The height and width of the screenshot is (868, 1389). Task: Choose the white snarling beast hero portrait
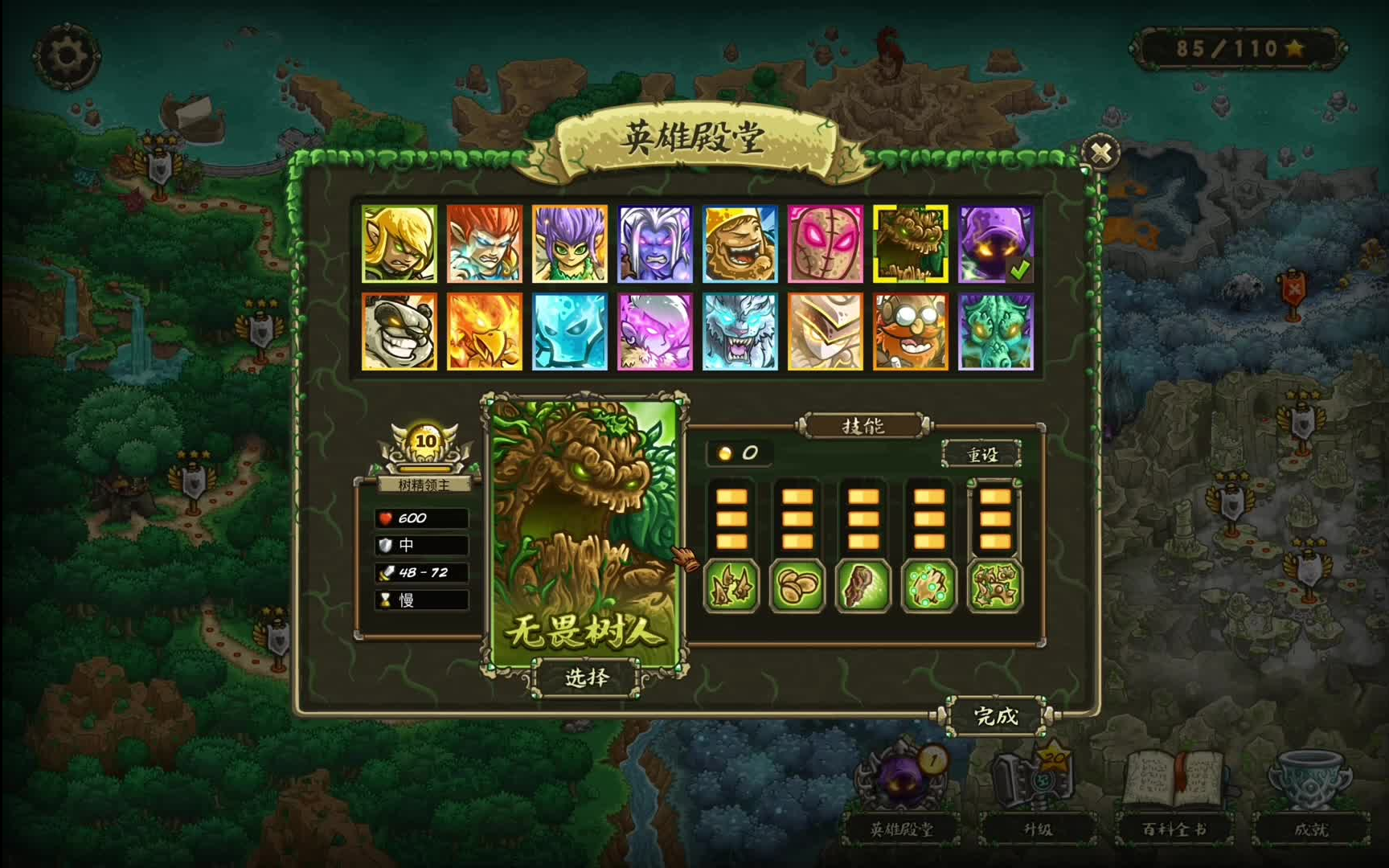tap(740, 331)
